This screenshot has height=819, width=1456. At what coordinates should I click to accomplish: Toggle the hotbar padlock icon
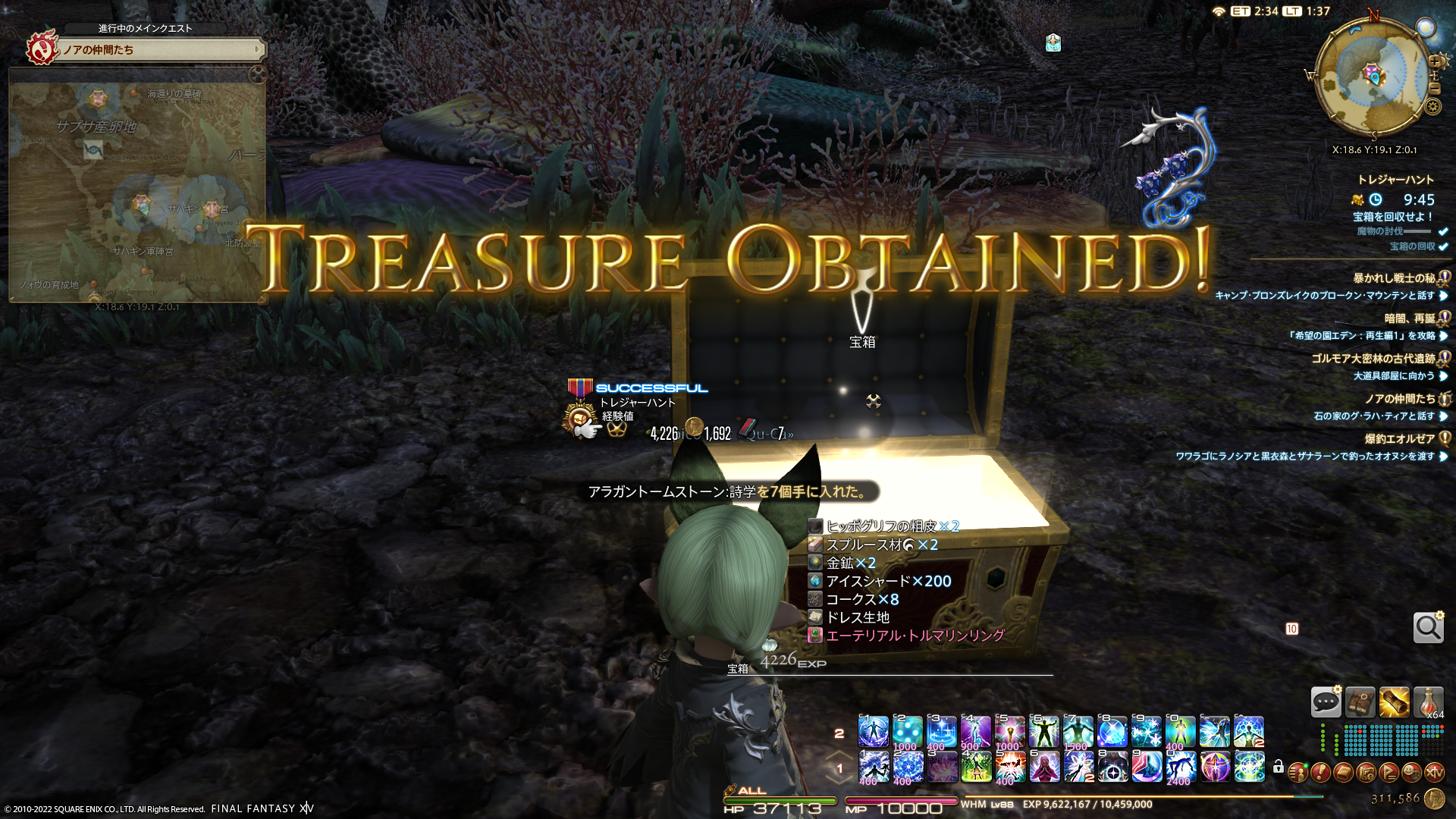(1279, 767)
